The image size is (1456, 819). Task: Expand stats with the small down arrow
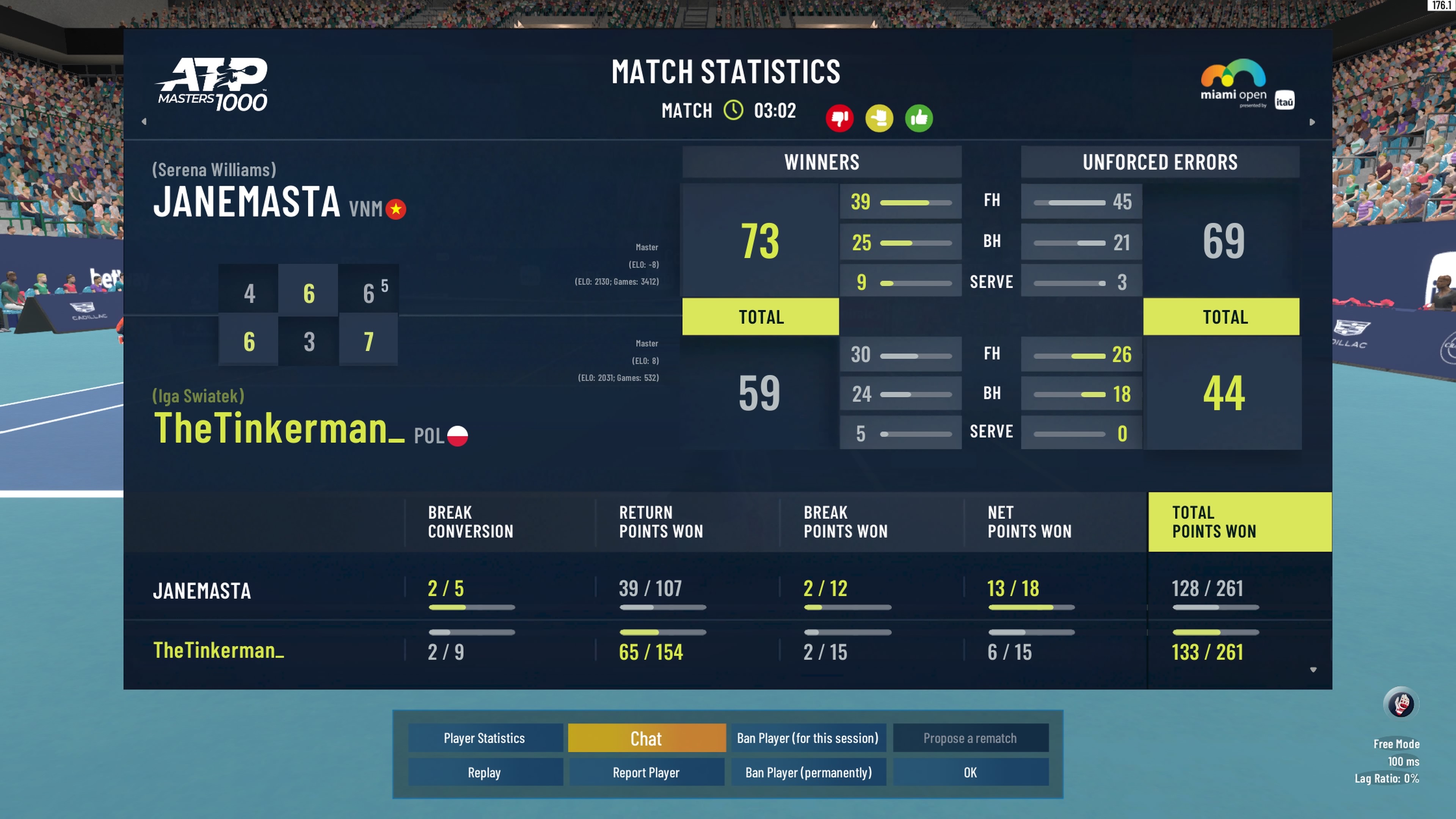tap(1313, 670)
